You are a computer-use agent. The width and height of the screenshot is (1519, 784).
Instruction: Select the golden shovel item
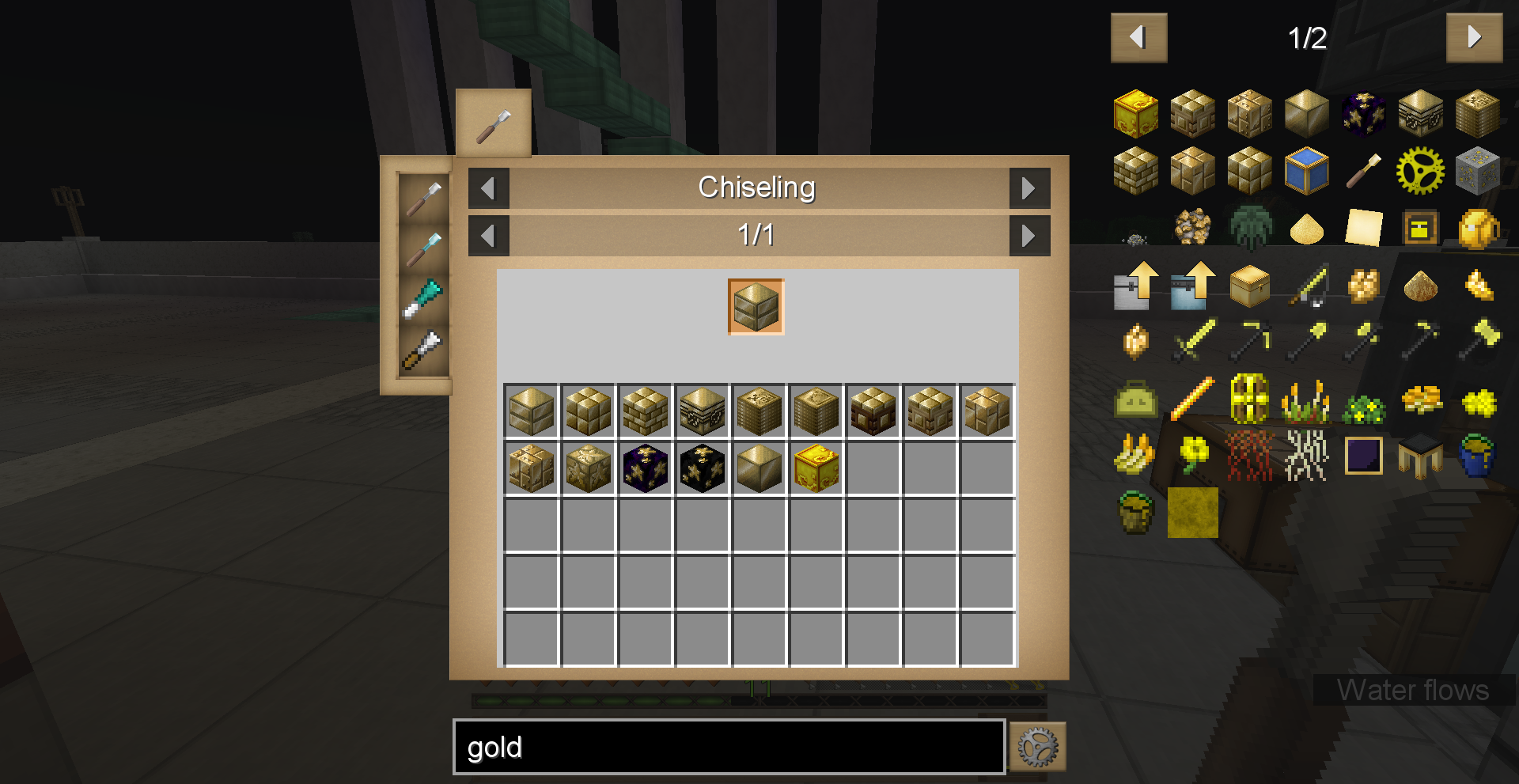click(1305, 340)
